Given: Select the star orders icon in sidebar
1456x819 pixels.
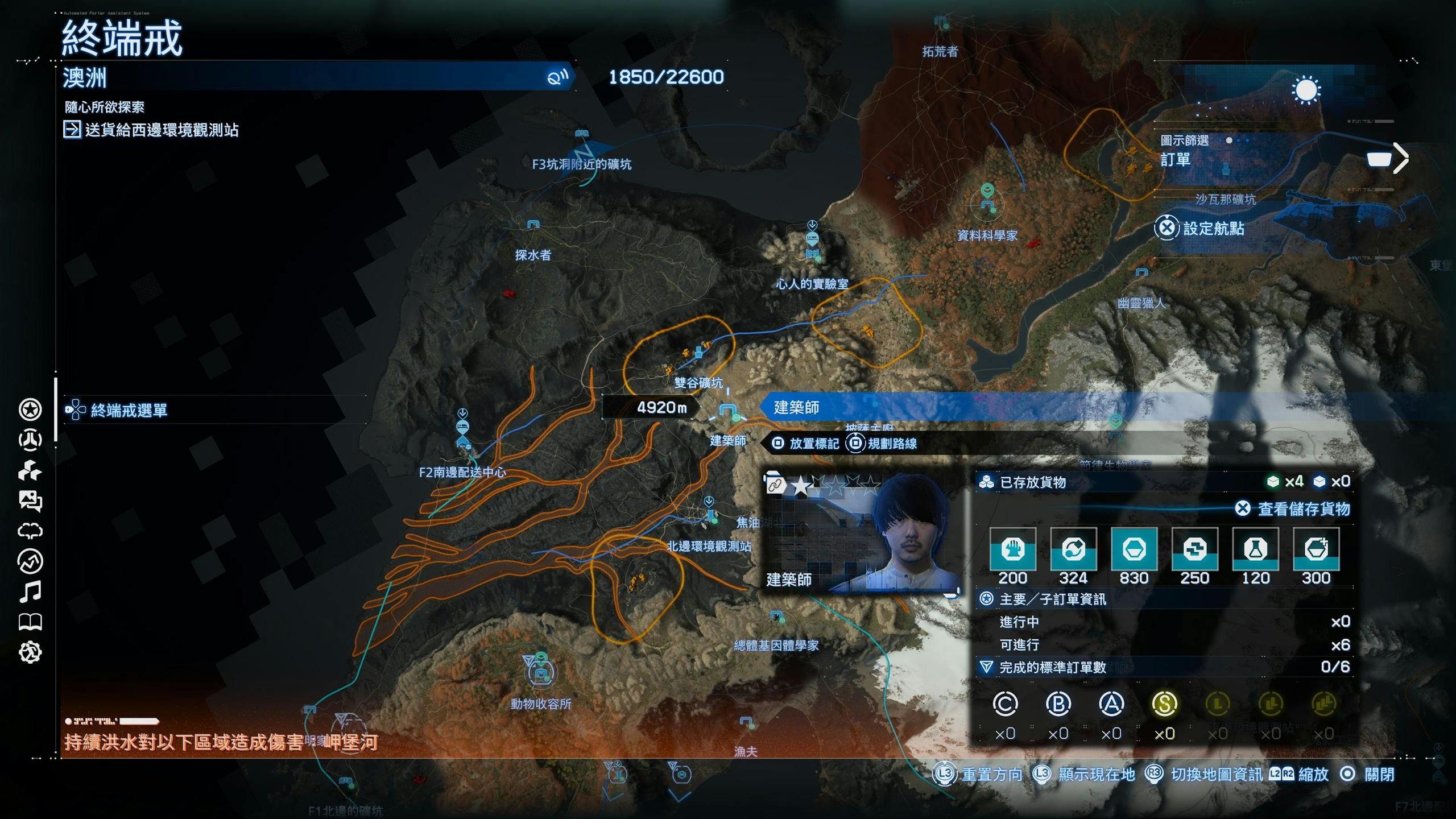Looking at the screenshot, I should point(30,409).
